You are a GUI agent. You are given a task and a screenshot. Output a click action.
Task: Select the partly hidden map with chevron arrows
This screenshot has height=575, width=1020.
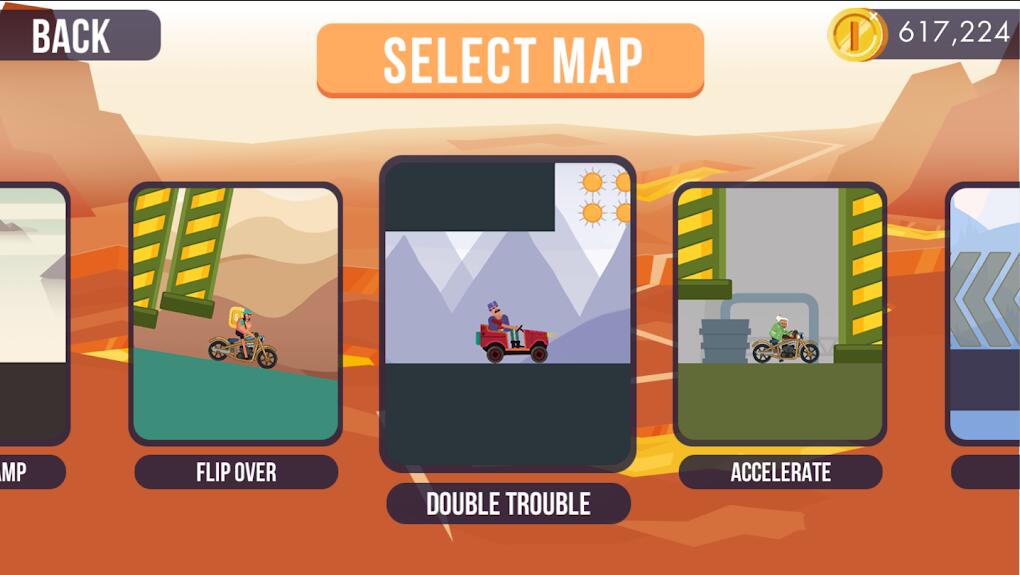(x=984, y=313)
